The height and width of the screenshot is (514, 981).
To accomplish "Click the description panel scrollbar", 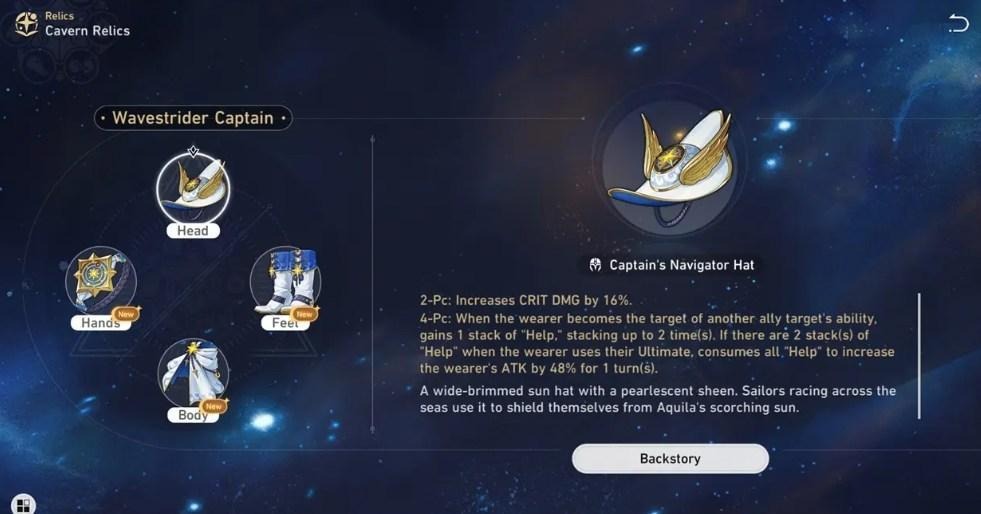I will (918, 355).
